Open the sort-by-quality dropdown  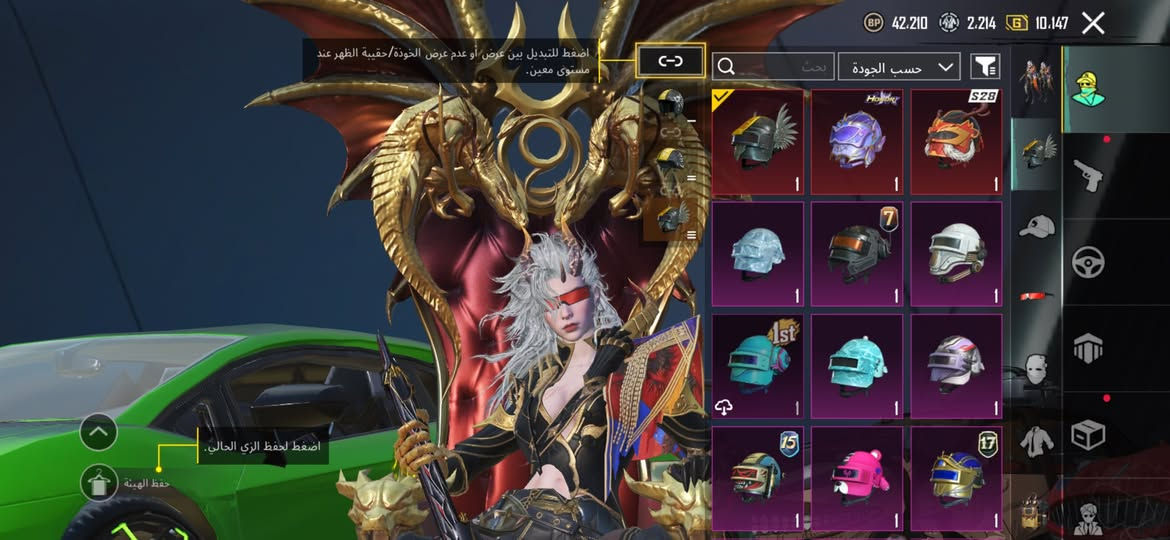point(899,67)
